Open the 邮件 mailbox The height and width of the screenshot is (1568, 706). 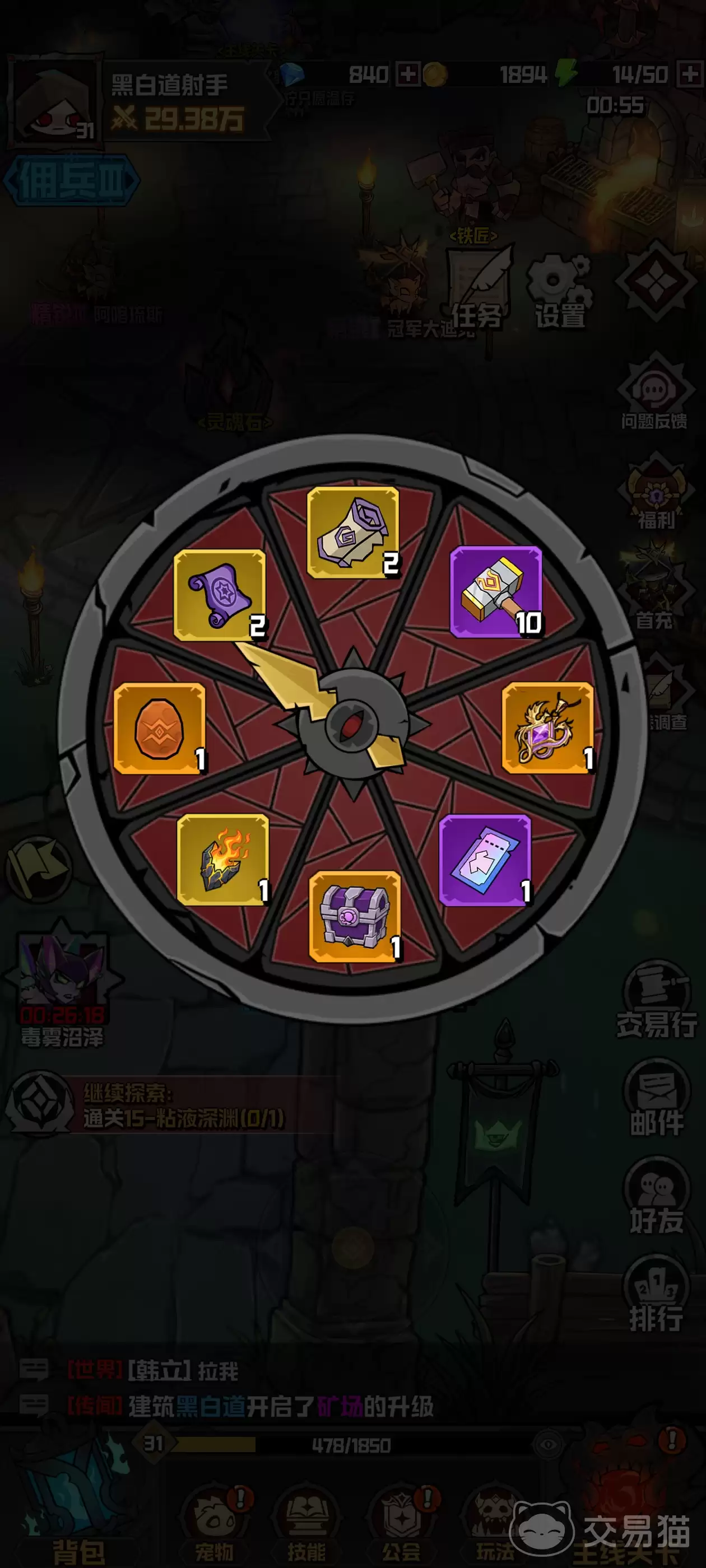[x=656, y=1098]
